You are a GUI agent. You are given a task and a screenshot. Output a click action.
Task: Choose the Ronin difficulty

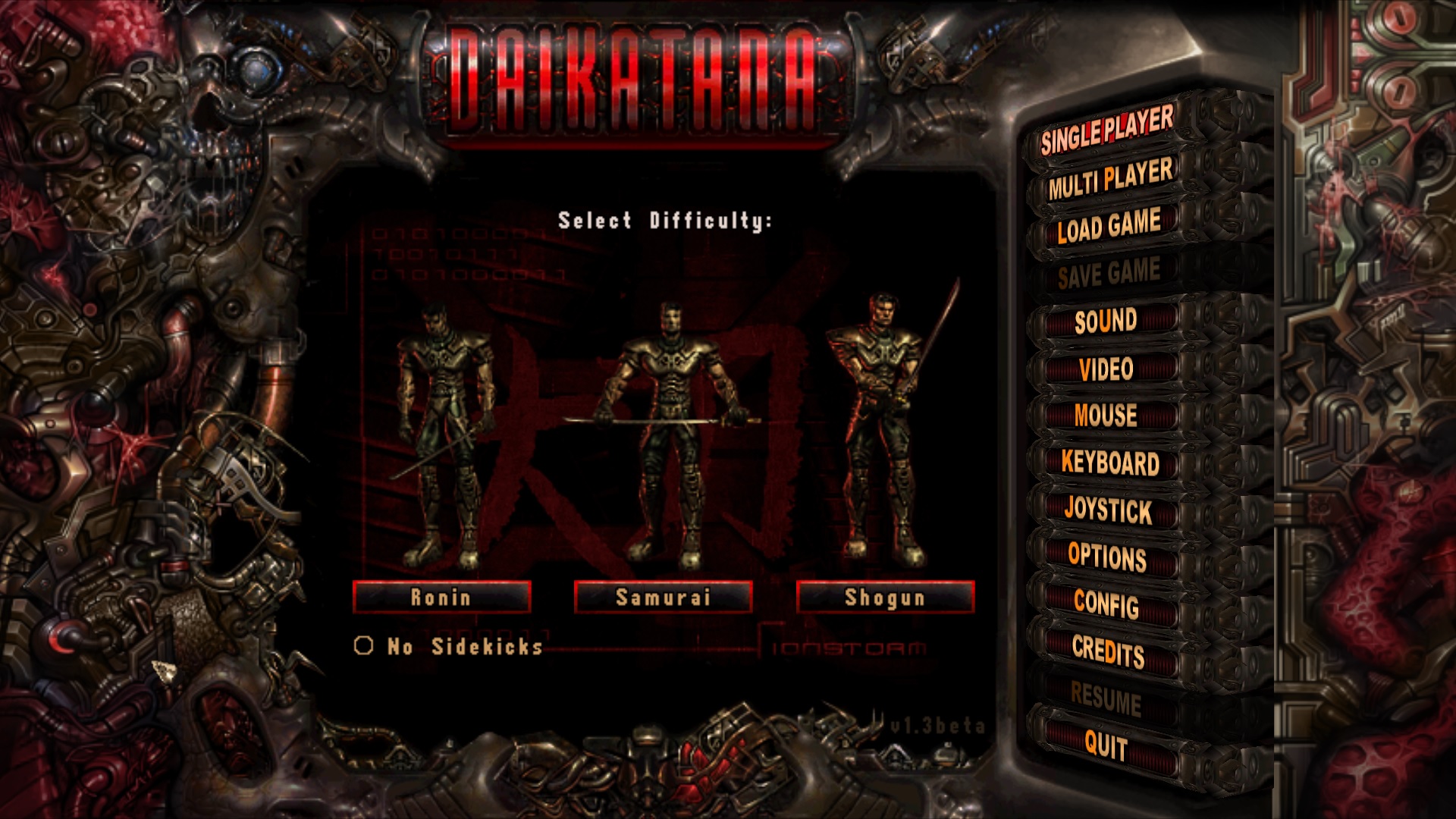[x=441, y=598]
